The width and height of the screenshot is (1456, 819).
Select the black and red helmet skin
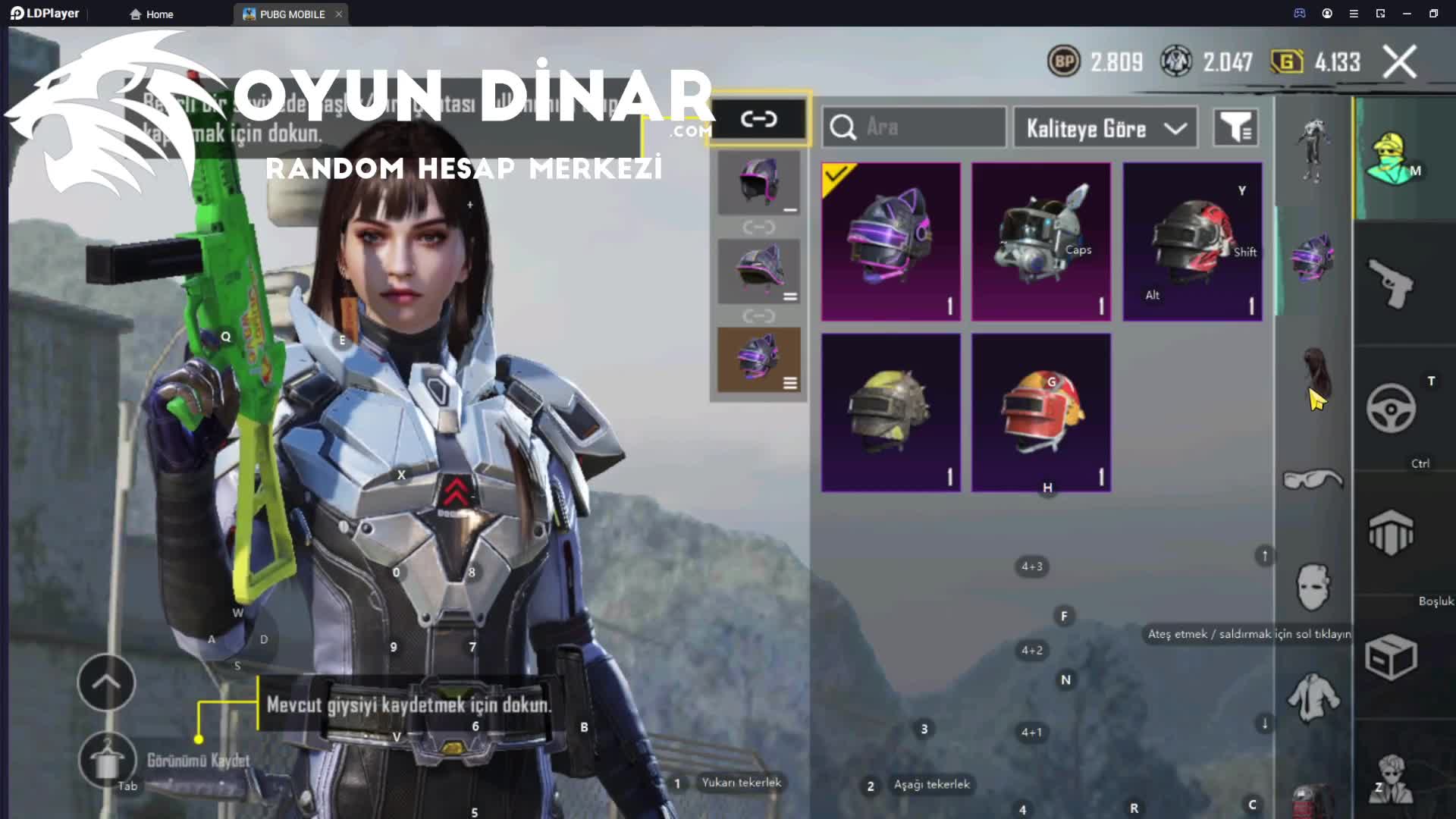click(1192, 241)
